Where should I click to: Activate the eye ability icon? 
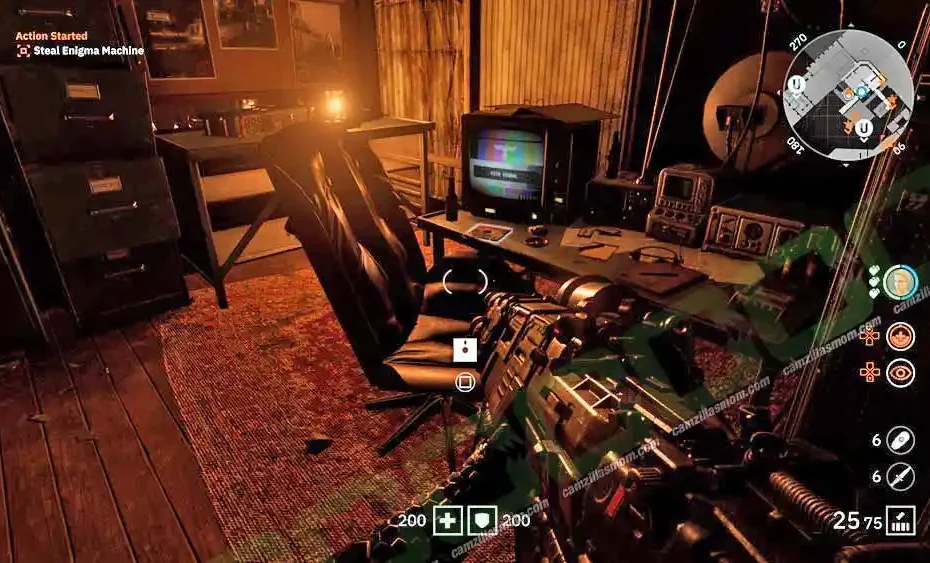click(900, 373)
